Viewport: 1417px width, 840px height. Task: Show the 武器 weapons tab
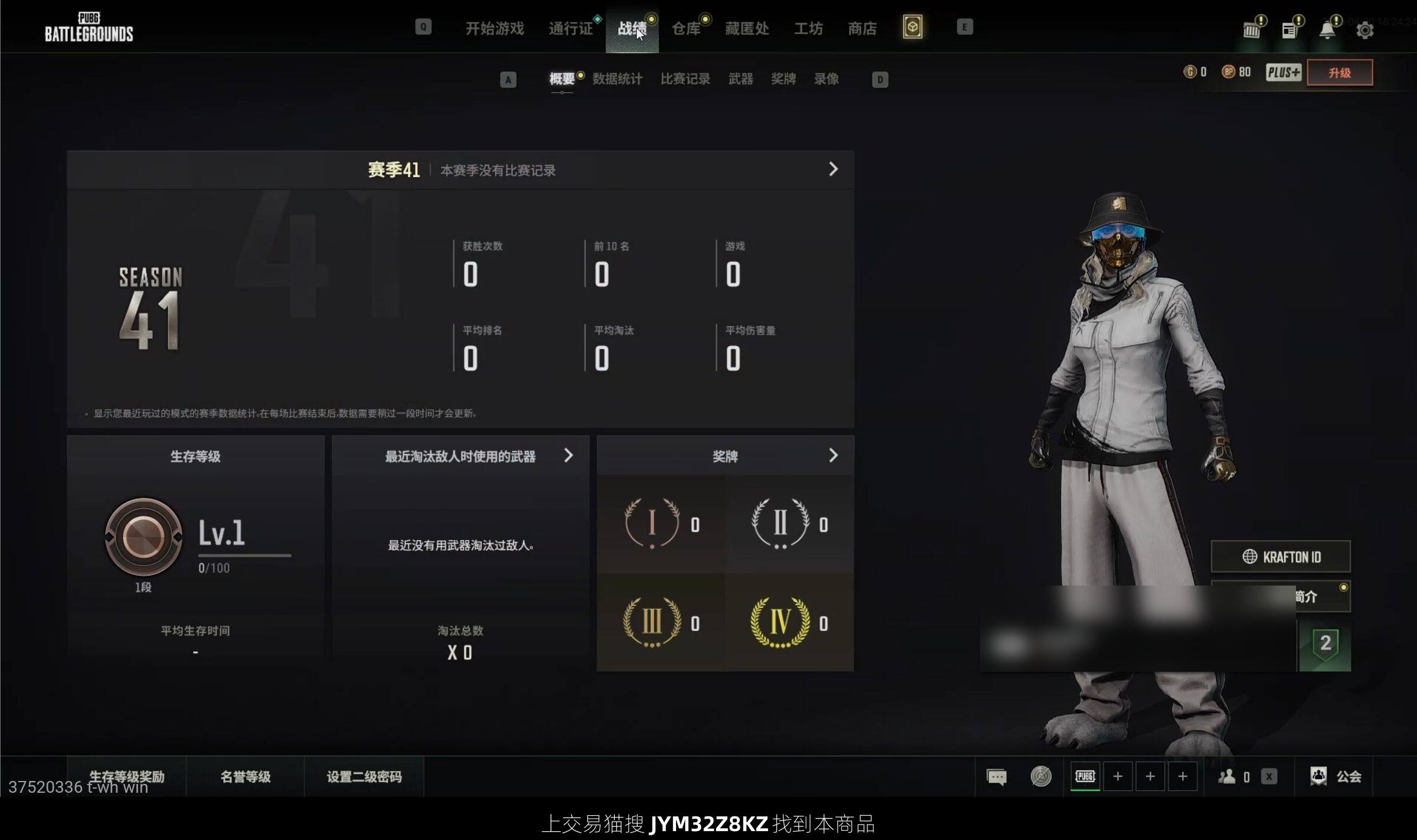740,79
